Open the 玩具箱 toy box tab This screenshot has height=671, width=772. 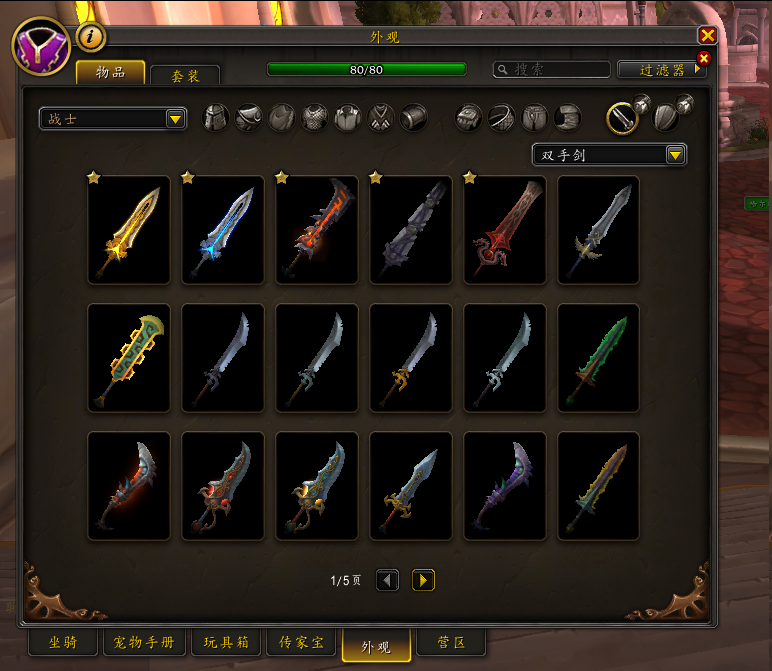(226, 642)
